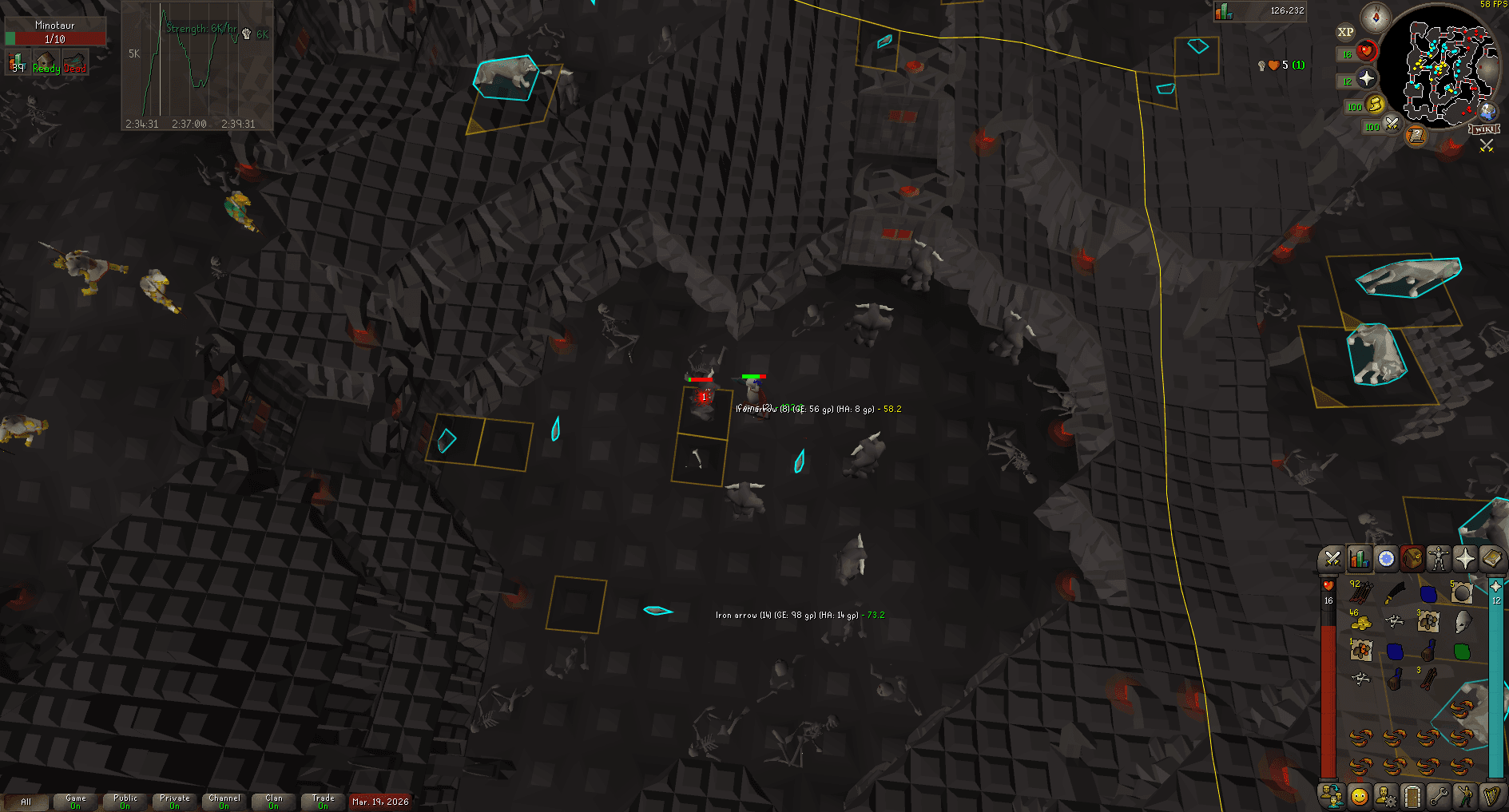Open the Magic spellbook tab
Viewport: 1509px width, 812px height.
click(1492, 559)
